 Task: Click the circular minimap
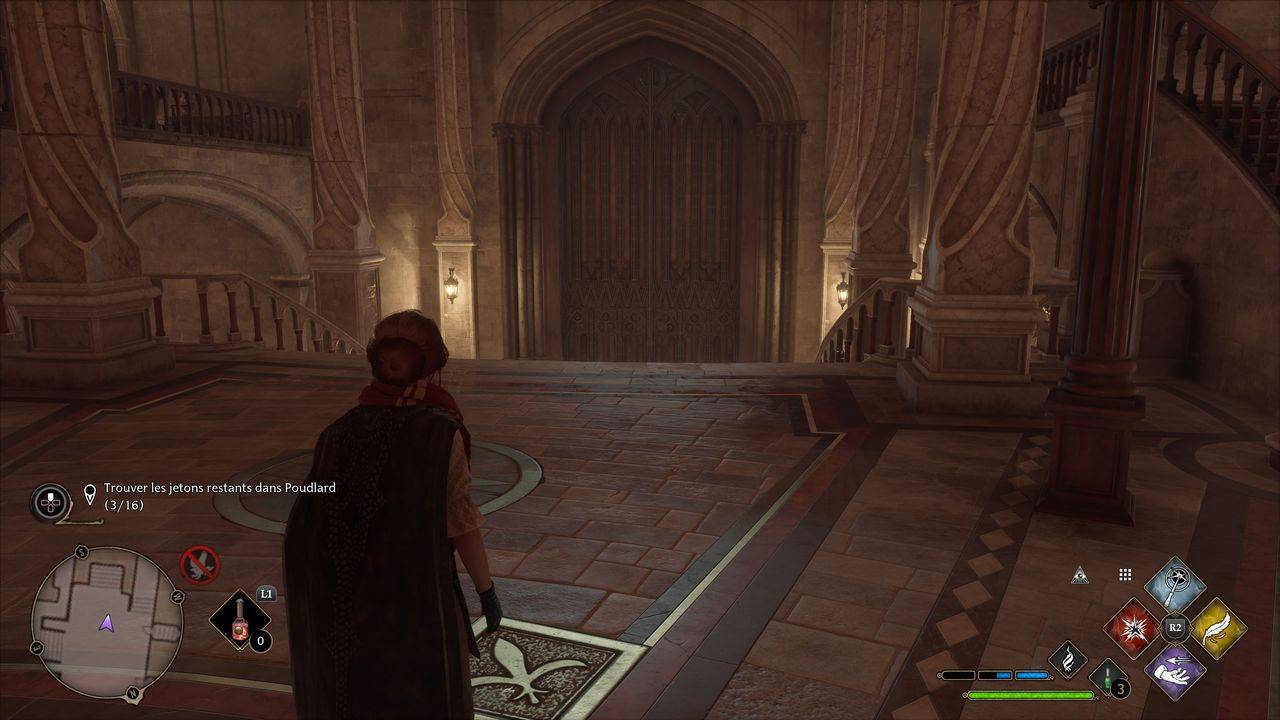(107, 620)
